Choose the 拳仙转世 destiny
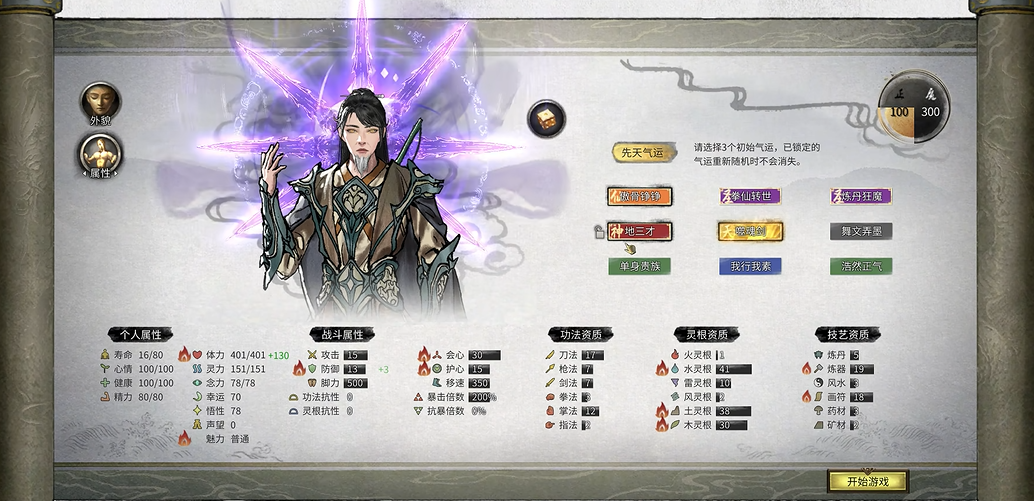The width and height of the screenshot is (1034, 501). pyautogui.click(x=750, y=196)
